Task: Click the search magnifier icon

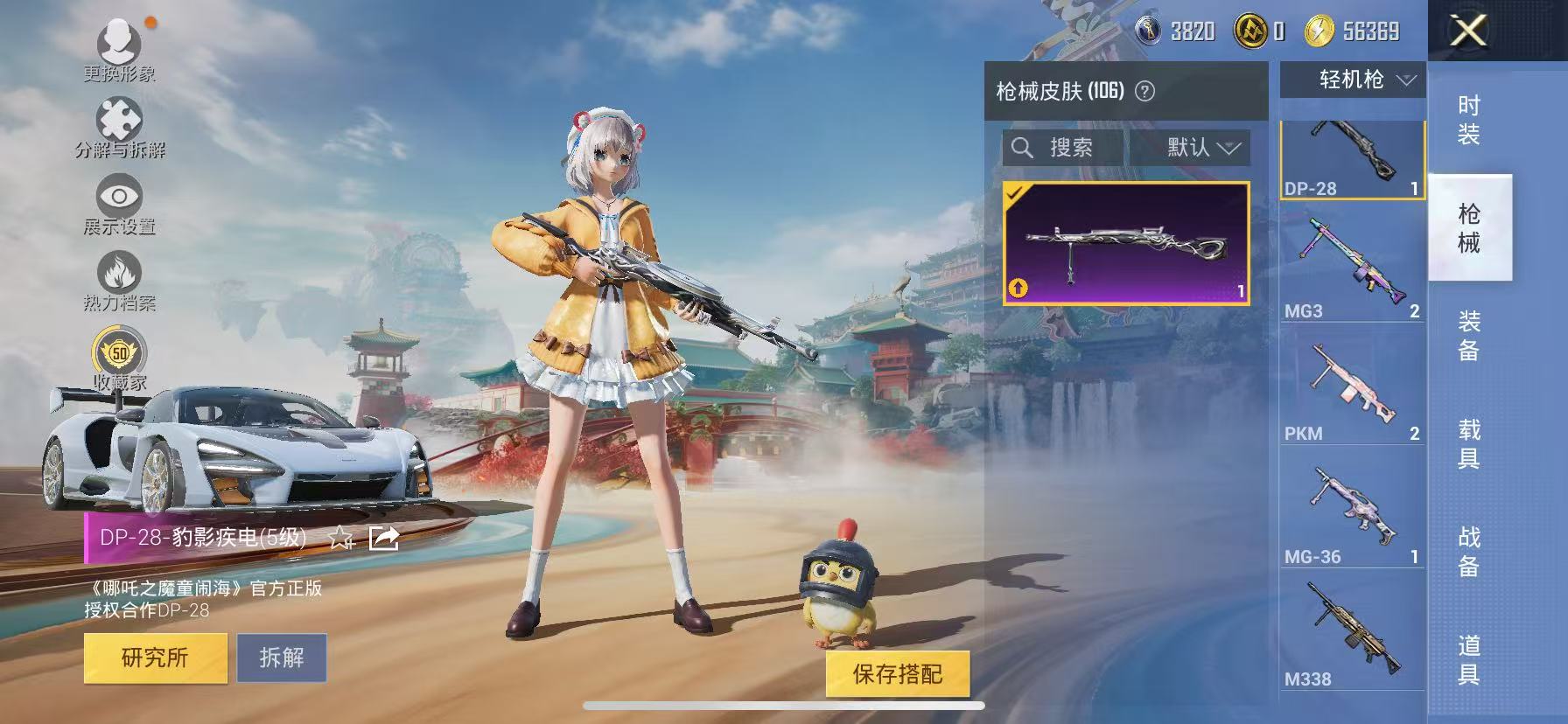Action: (x=1024, y=147)
